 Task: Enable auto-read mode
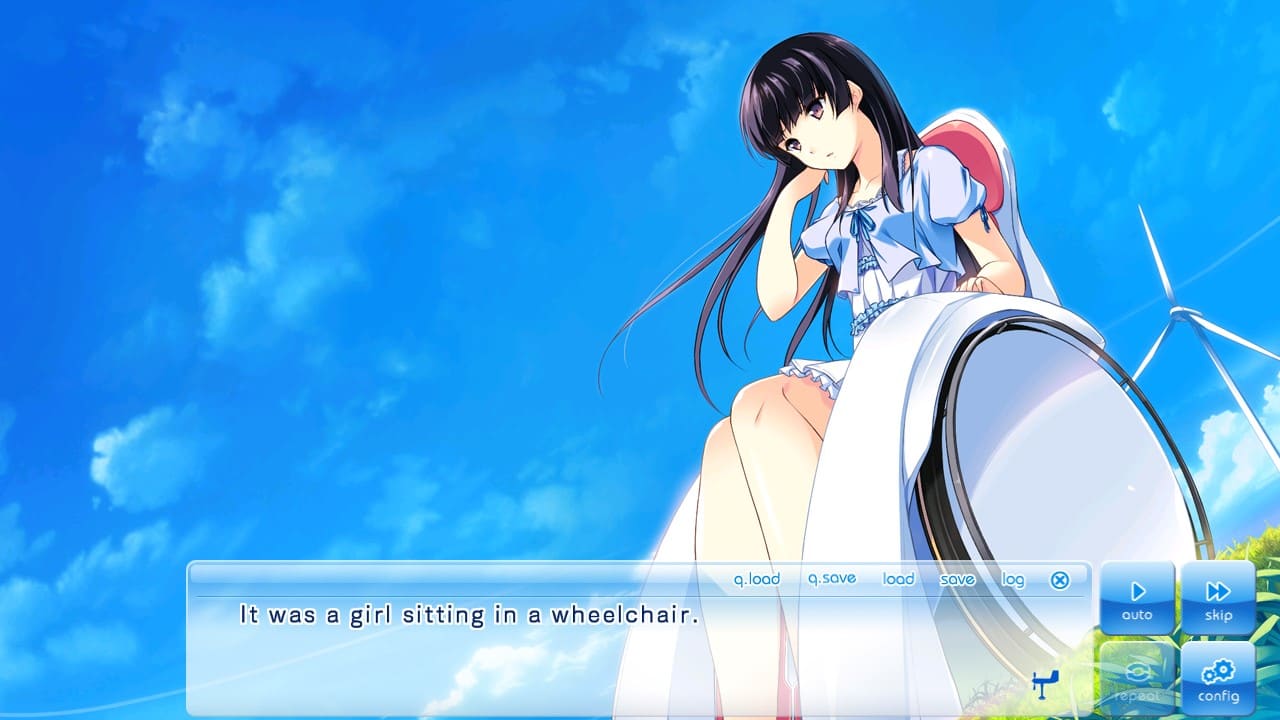(x=1137, y=597)
